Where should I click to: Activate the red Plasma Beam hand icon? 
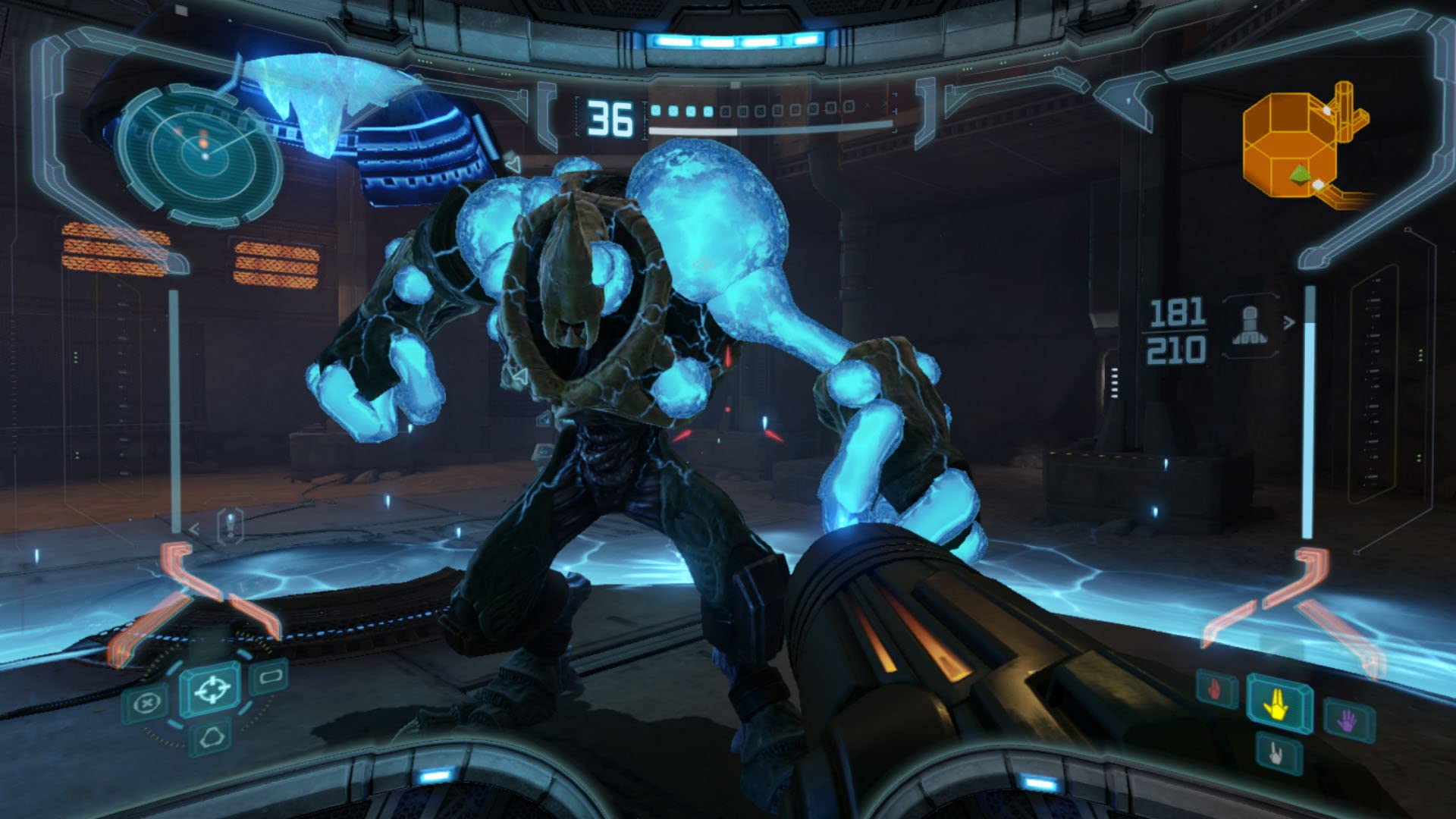(x=1216, y=690)
